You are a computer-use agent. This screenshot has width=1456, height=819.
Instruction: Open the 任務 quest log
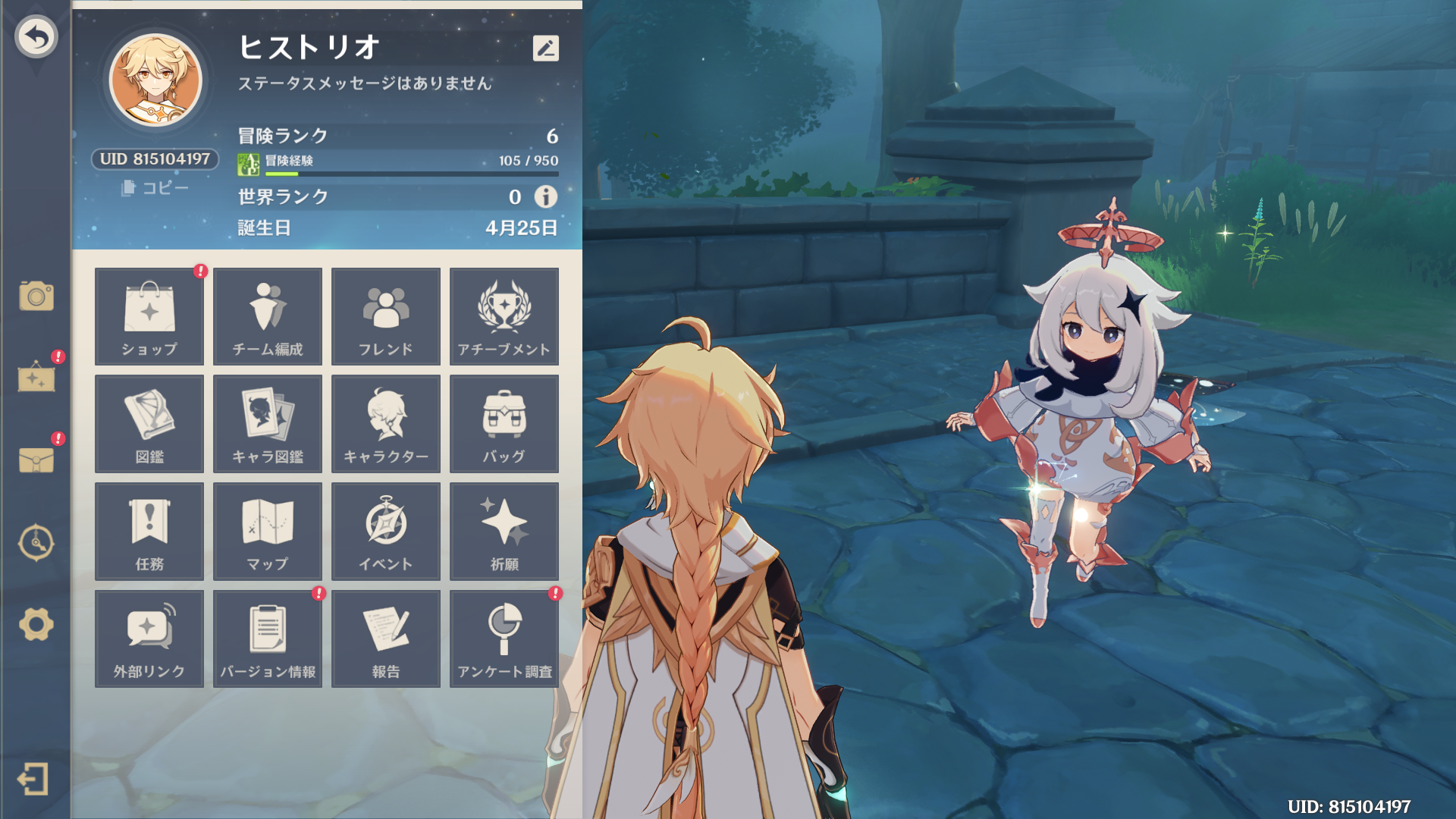[149, 532]
